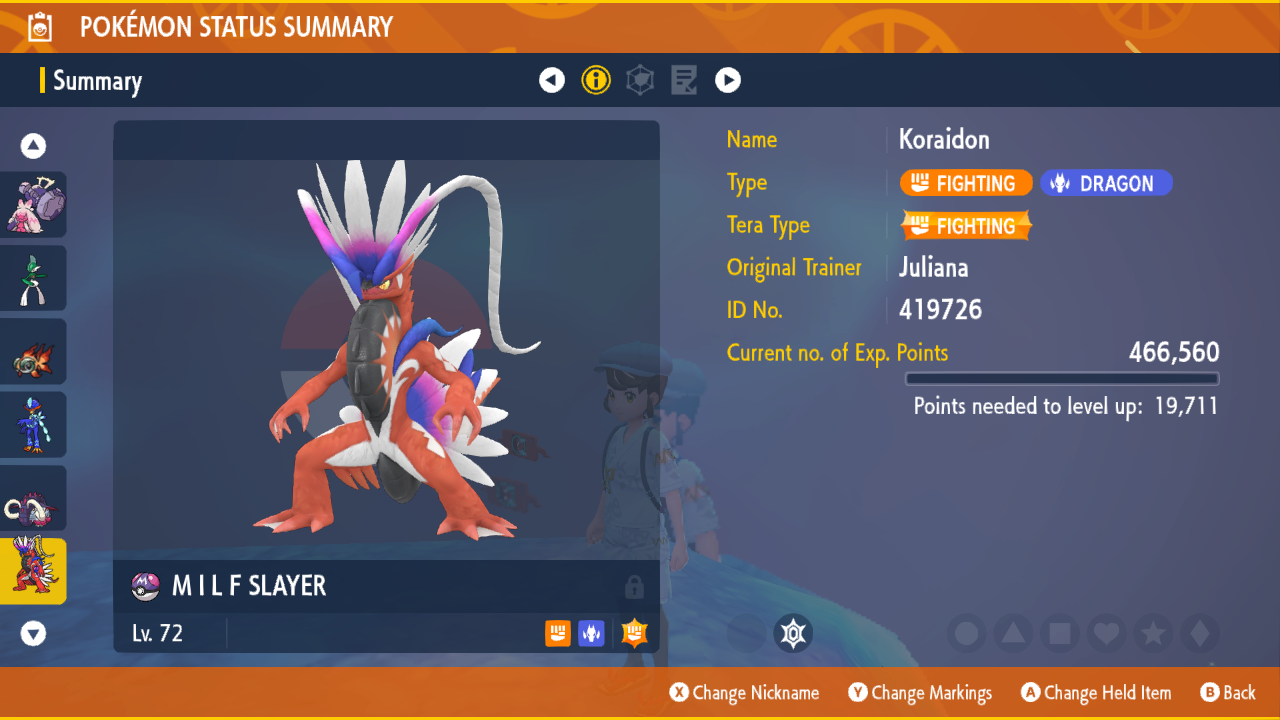Choose Gallade from the party list
1280x720 pixels.
33,278
